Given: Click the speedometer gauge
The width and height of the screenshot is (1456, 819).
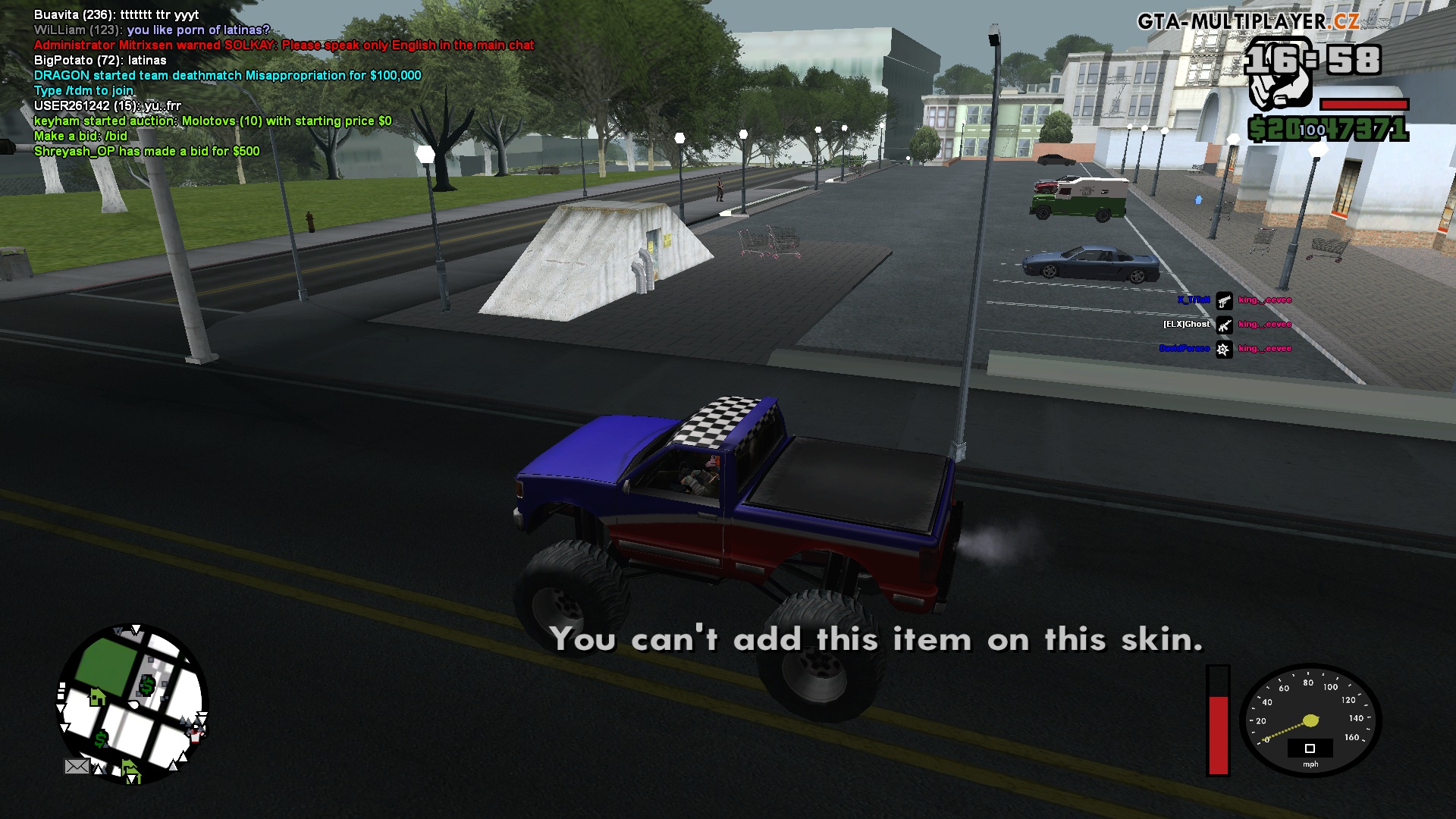Looking at the screenshot, I should [1310, 720].
